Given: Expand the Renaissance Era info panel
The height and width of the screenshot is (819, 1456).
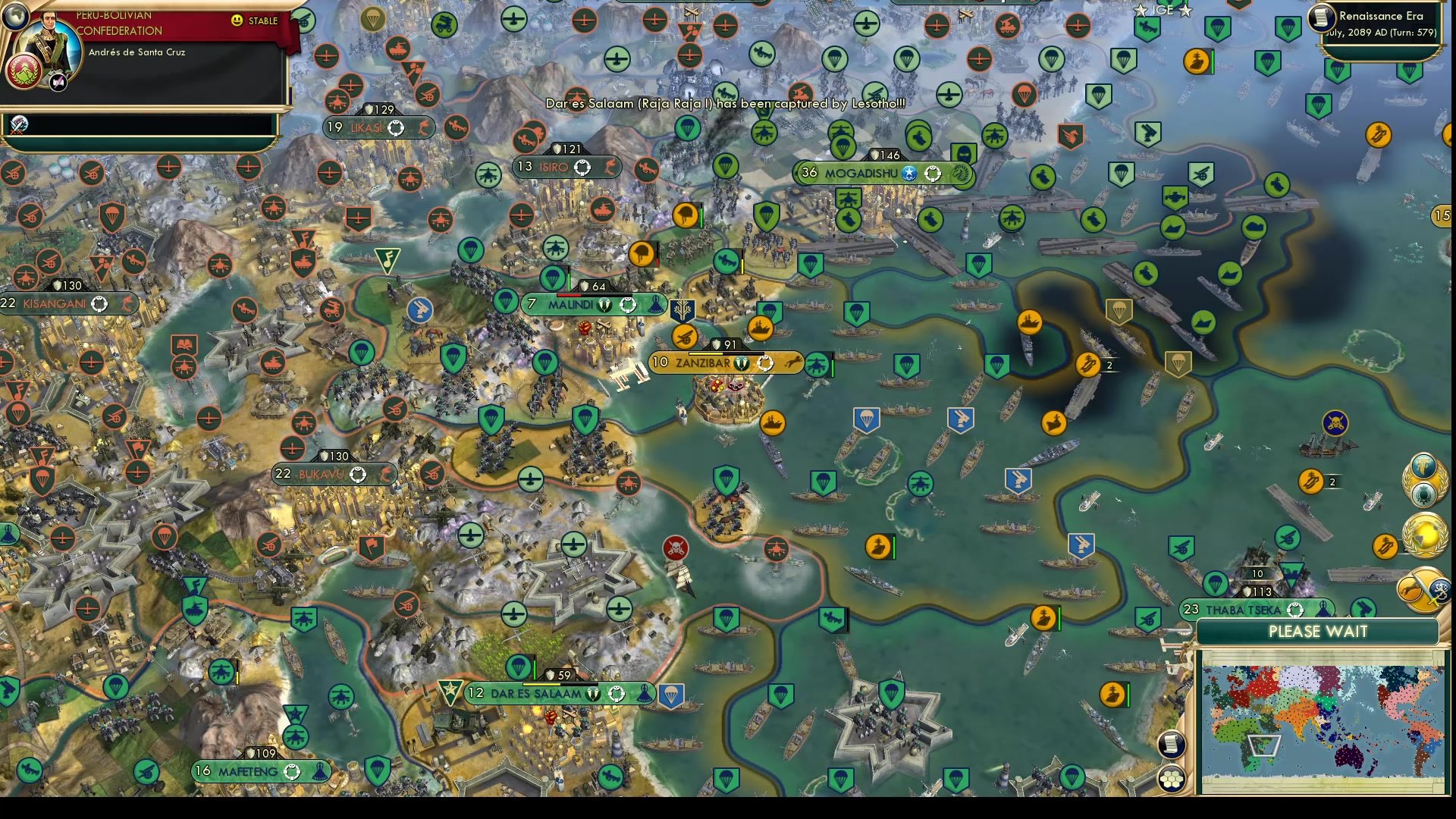Looking at the screenshot, I should (1382, 16).
